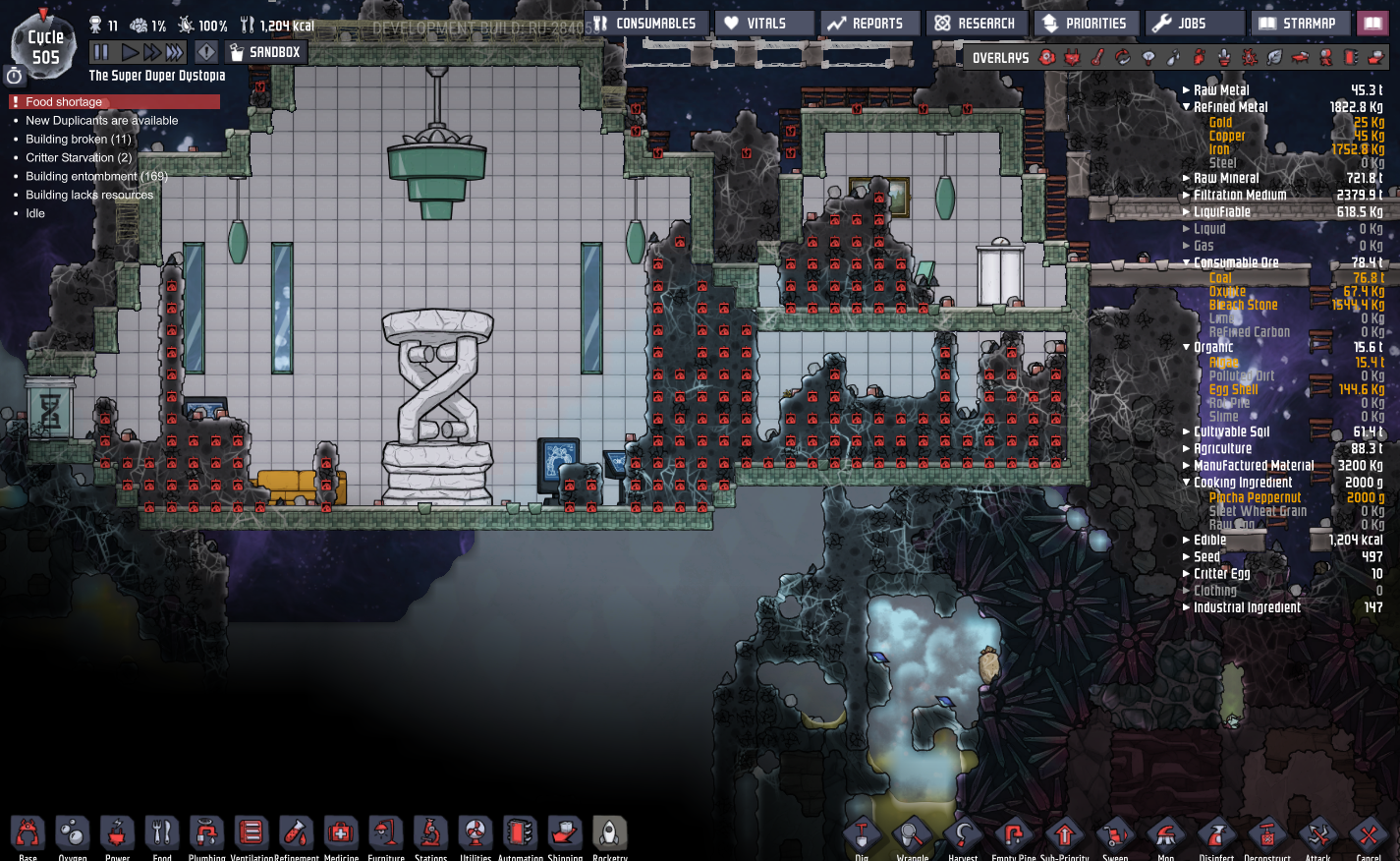Set game speed to fastest

click(175, 52)
